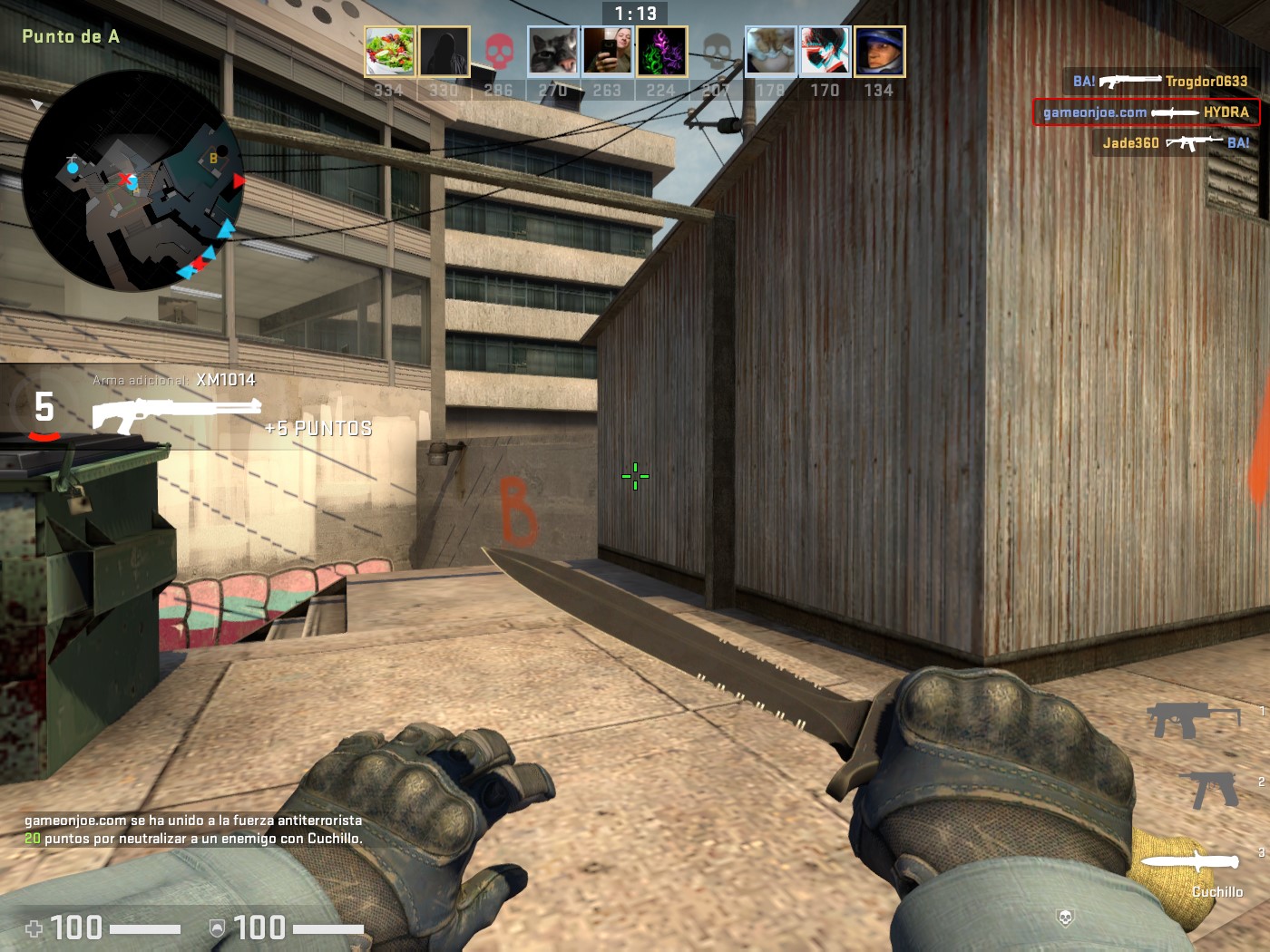Click the gray skull dead-player icon
Viewport: 1270px width, 952px height.
[717, 52]
